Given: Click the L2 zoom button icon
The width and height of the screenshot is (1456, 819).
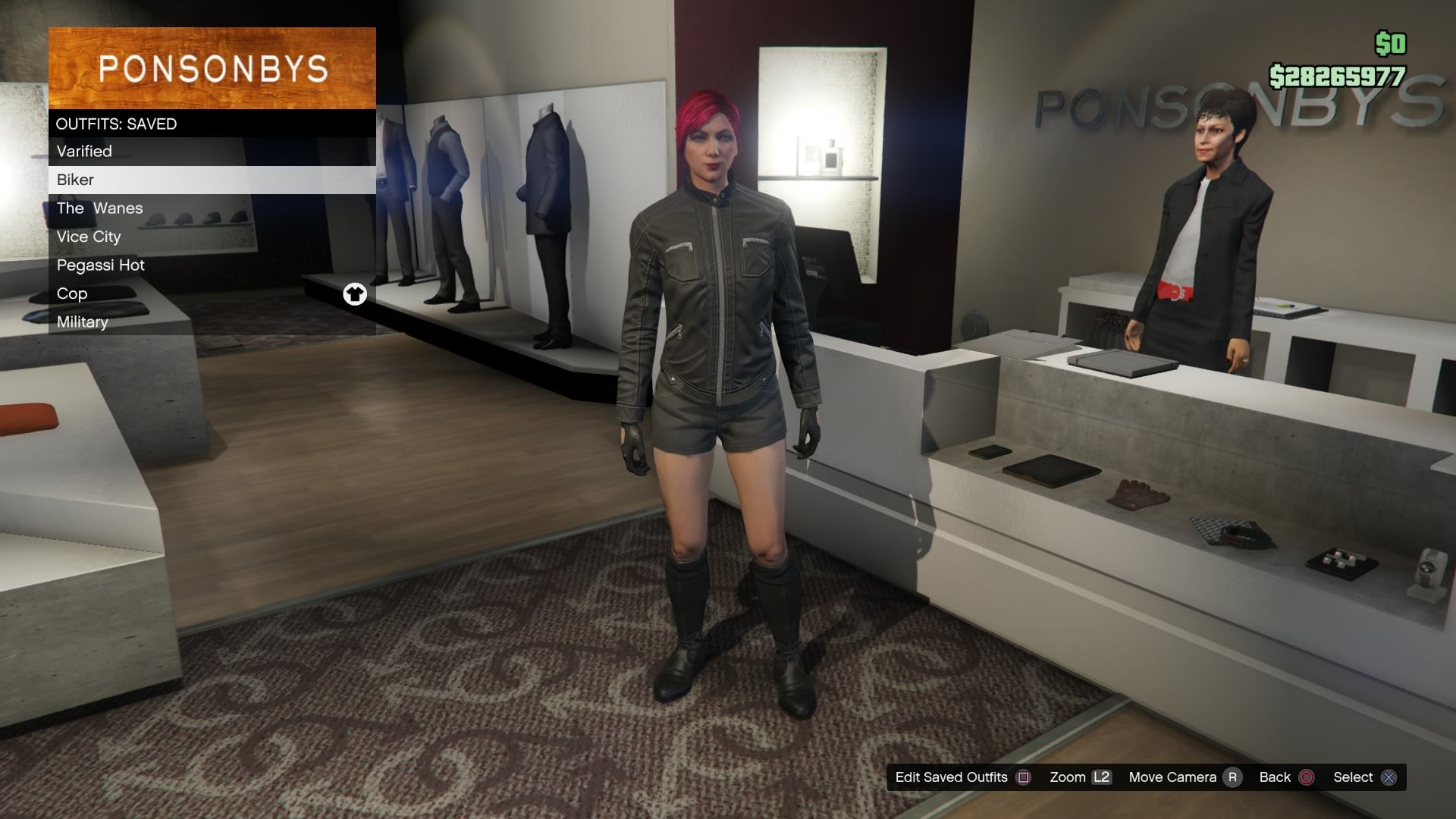Looking at the screenshot, I should pyautogui.click(x=1100, y=777).
